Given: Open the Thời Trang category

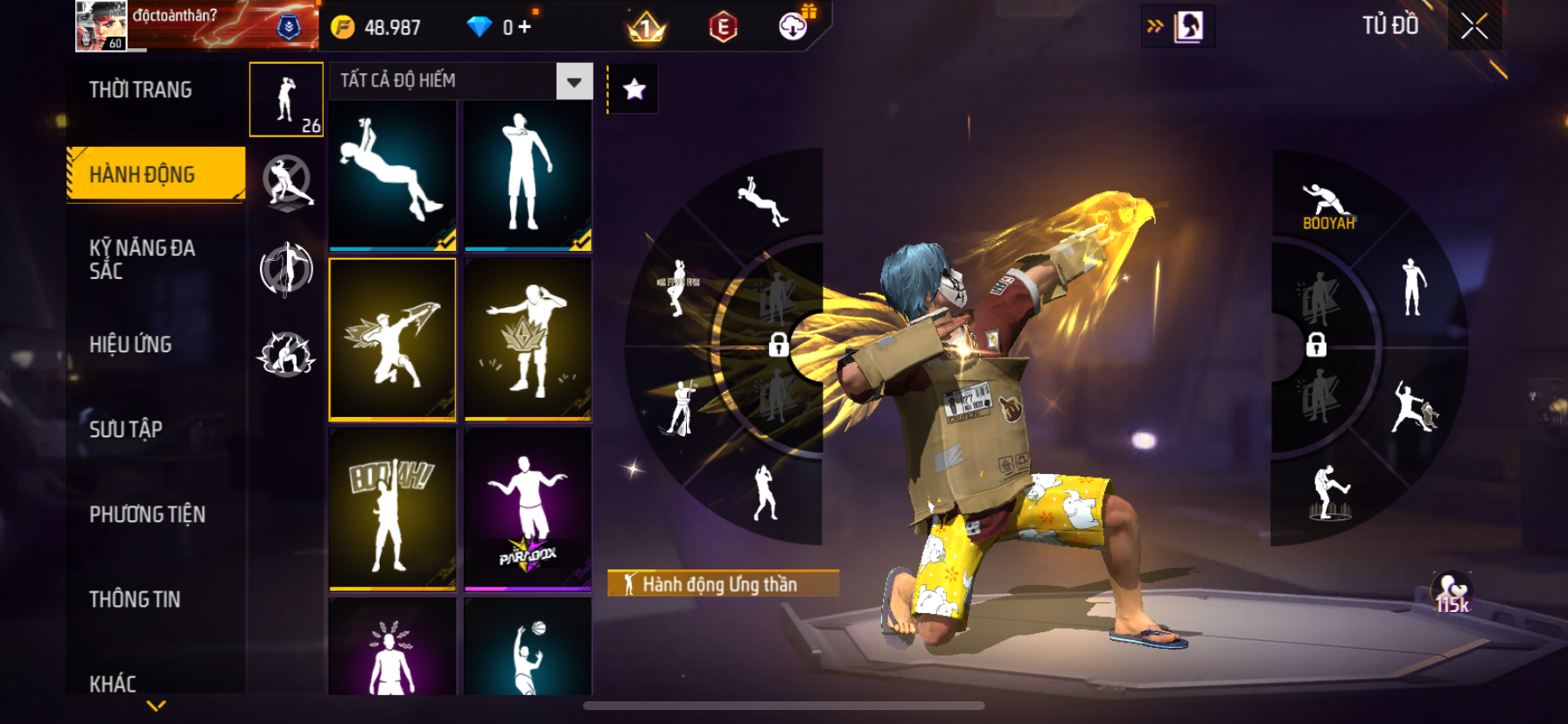Looking at the screenshot, I should tap(141, 90).
